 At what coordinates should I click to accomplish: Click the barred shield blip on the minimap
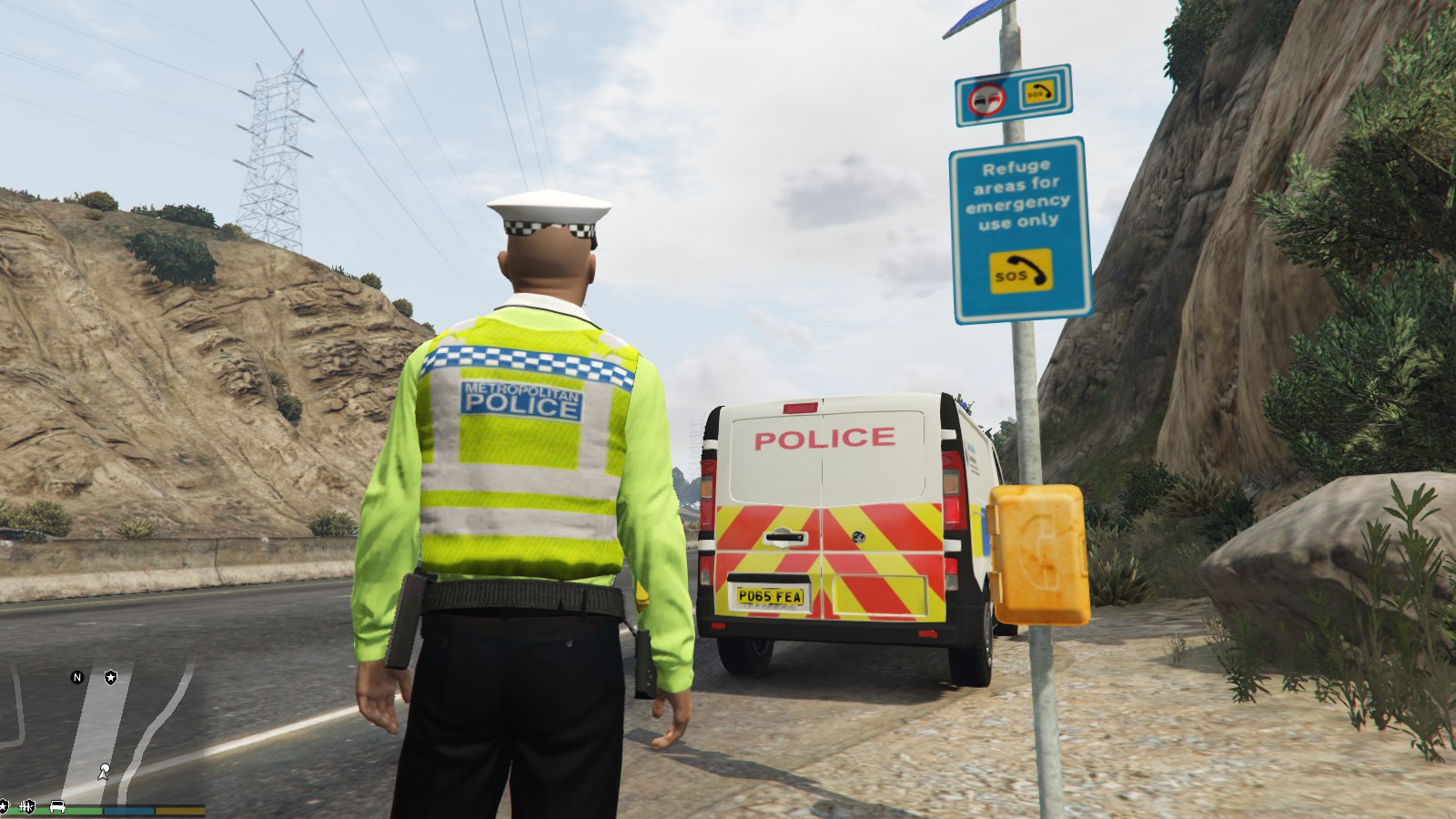[x=27, y=806]
